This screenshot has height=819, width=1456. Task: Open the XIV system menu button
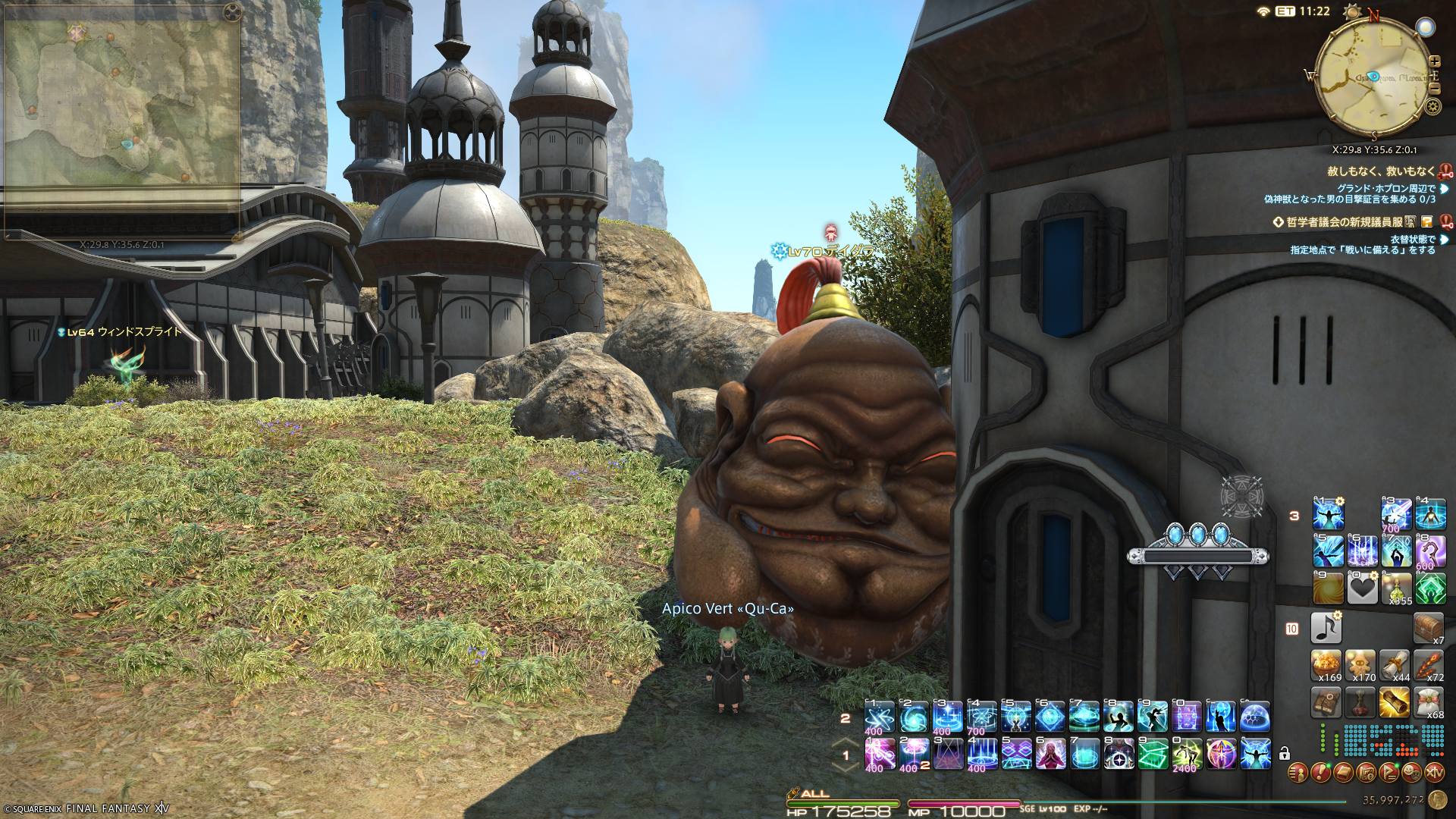[x=1434, y=773]
